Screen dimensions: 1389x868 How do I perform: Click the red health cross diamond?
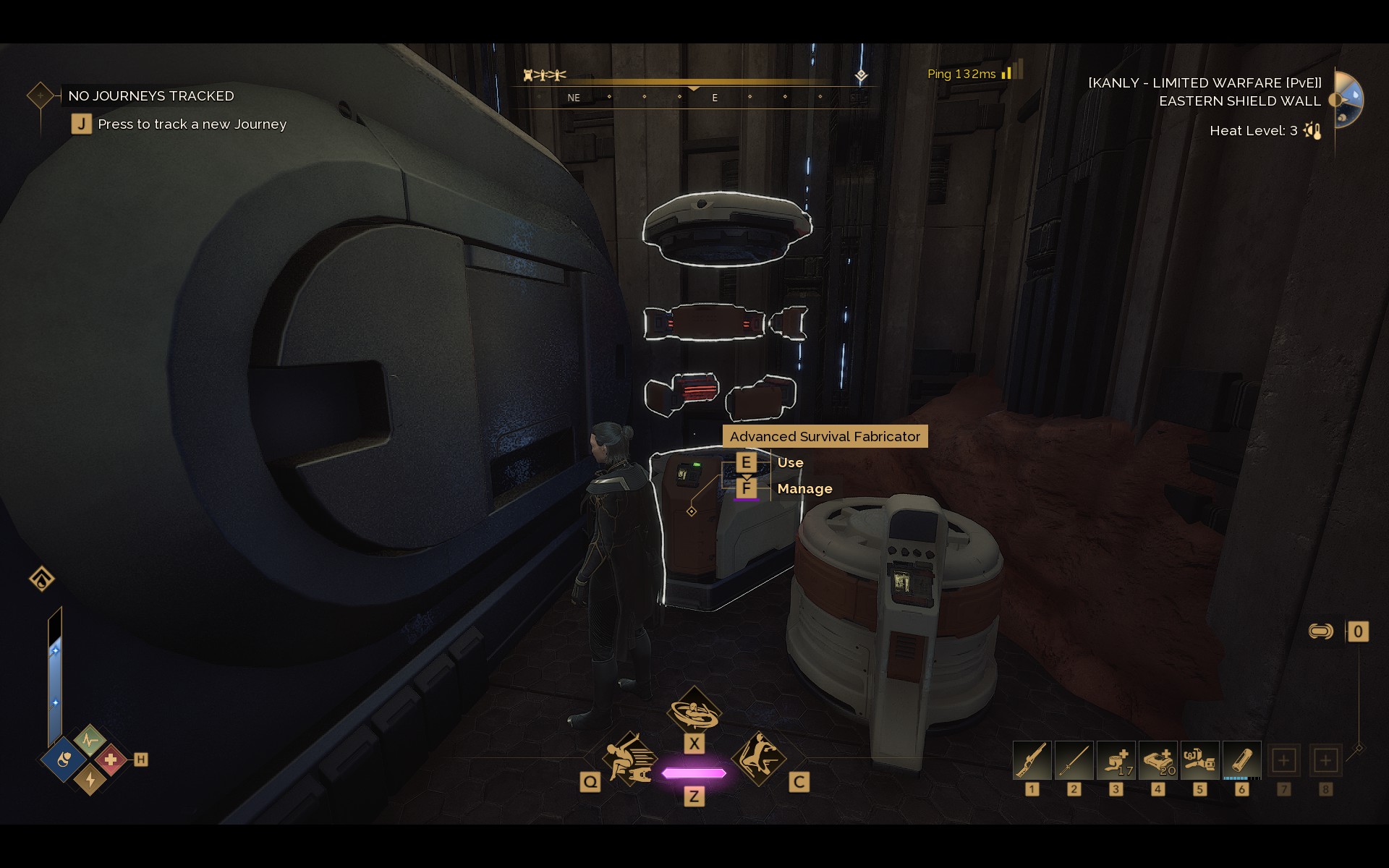111,760
